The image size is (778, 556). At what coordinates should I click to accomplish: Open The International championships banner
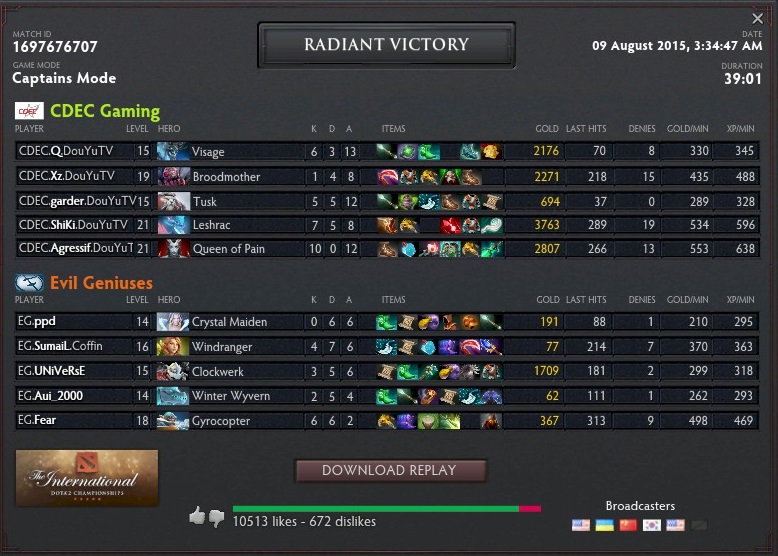point(87,478)
